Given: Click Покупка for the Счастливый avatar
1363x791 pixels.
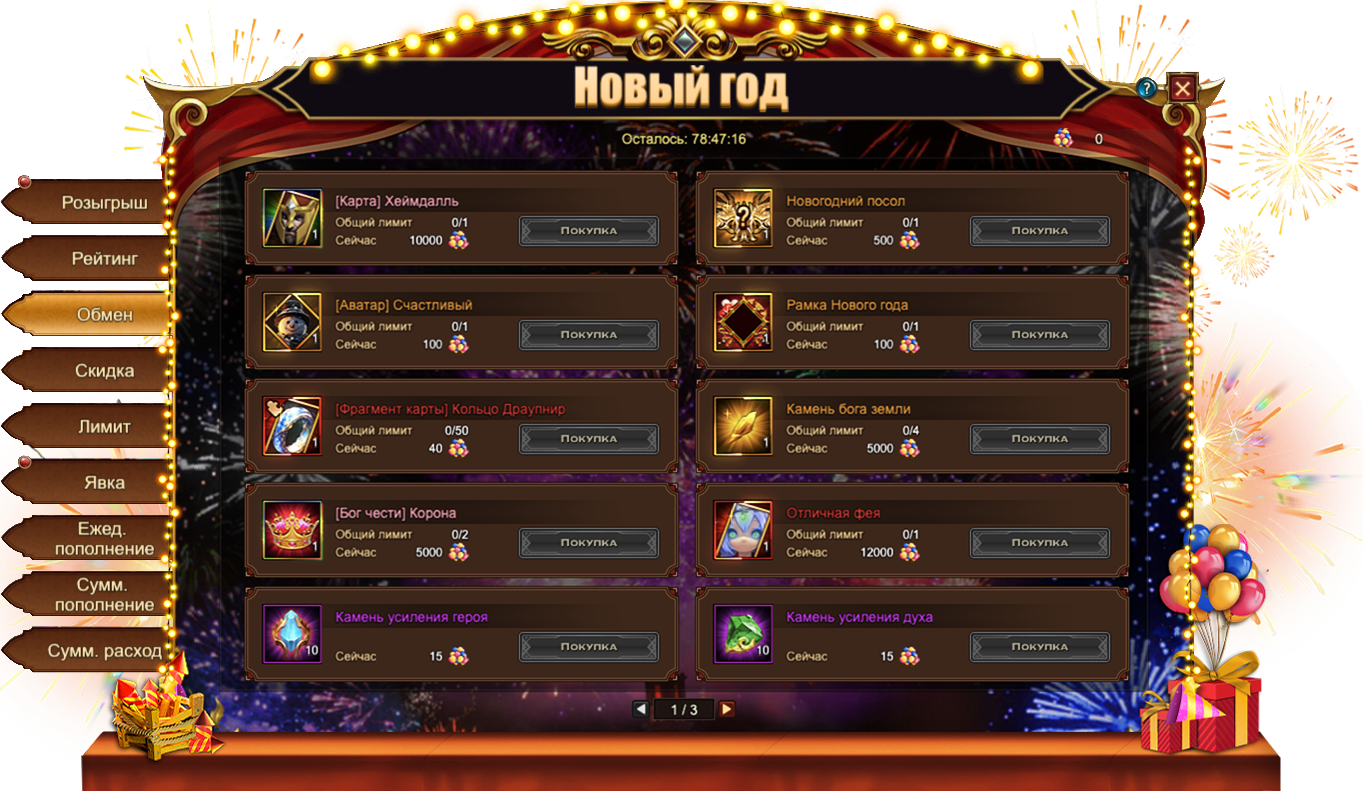Looking at the screenshot, I should (x=588, y=335).
